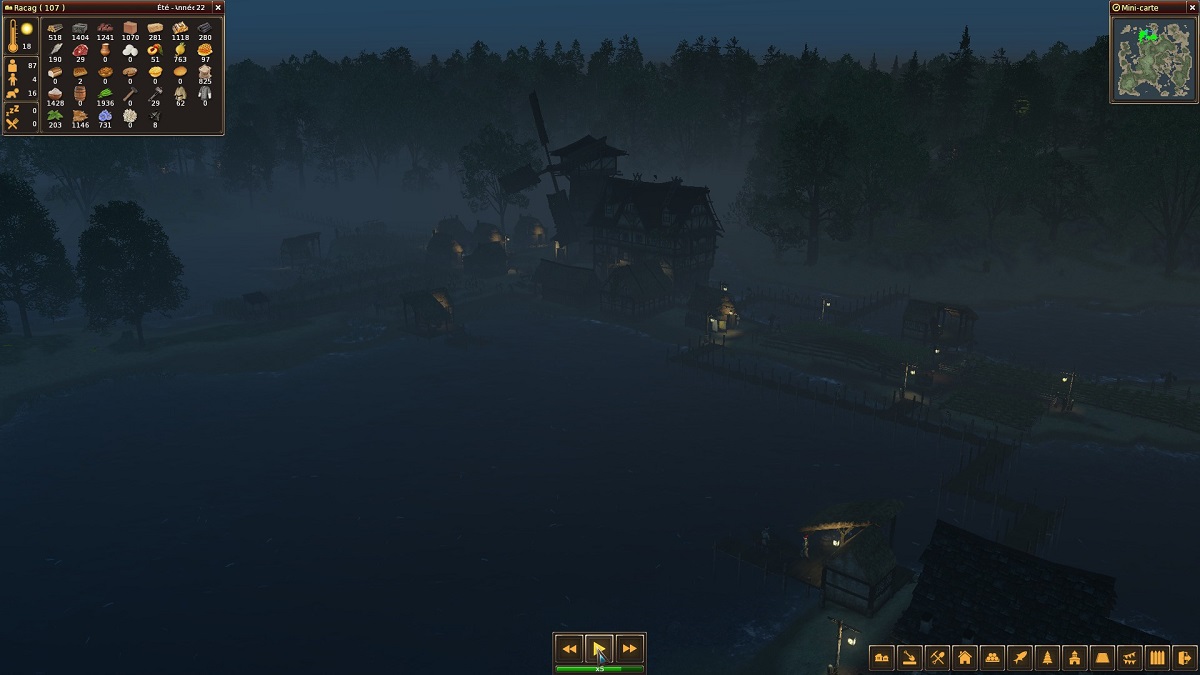Close the Racag resources panel
Viewport: 1200px width, 675px height.
[218, 8]
